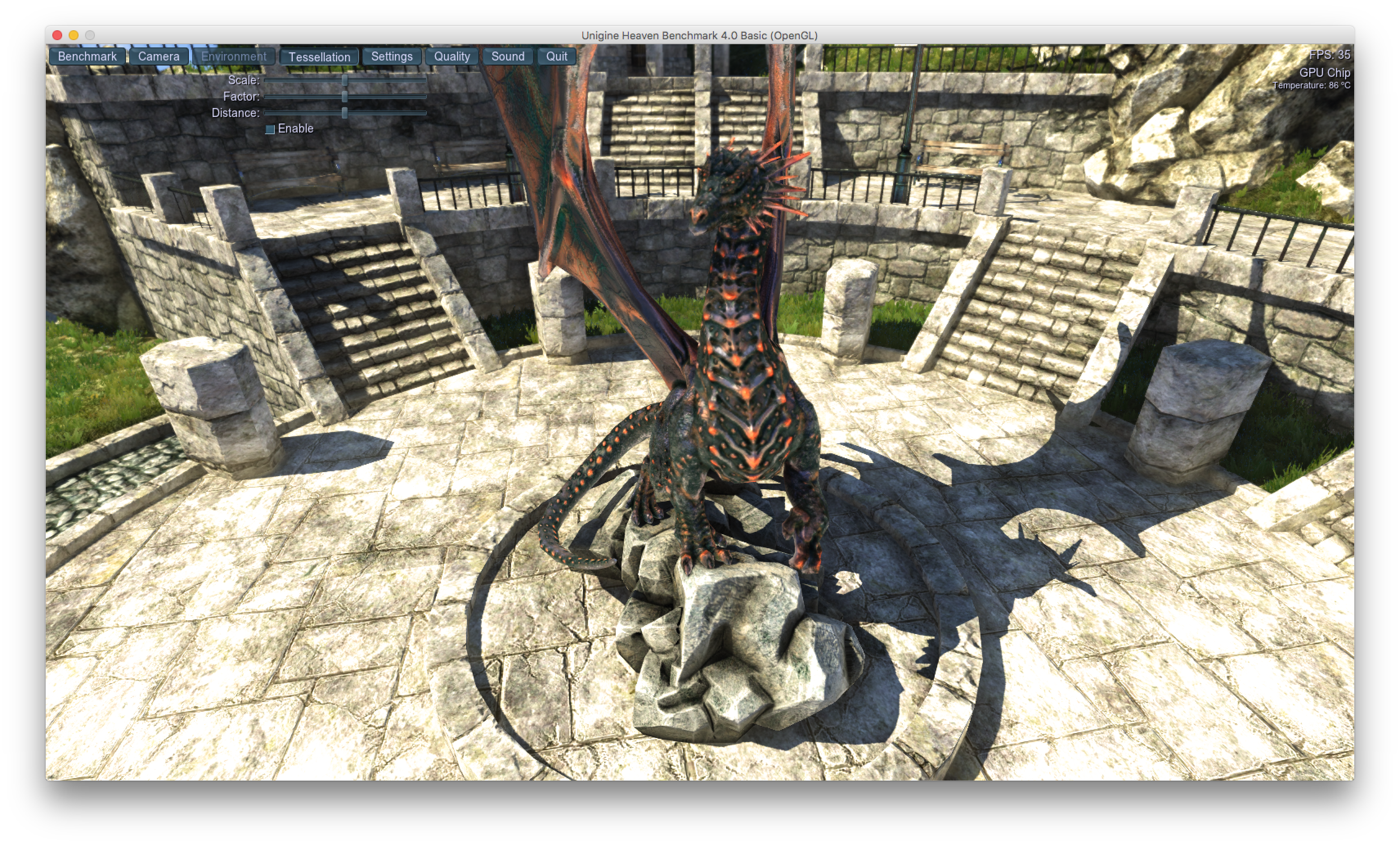Close the window with the red button

57,35
